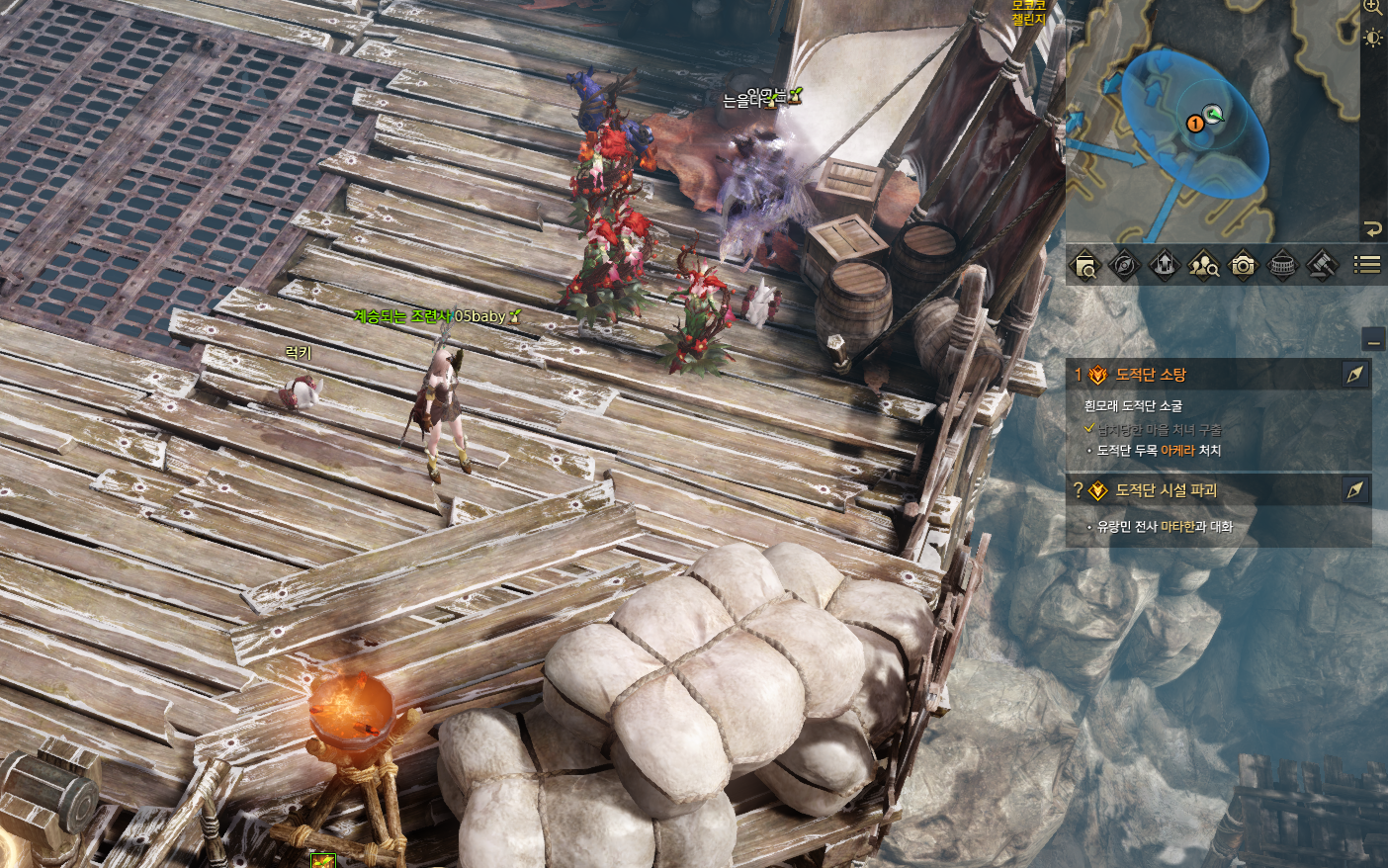This screenshot has height=868, width=1388.
Task: Select the 도적단 소탕 quest header
Action: (1151, 375)
